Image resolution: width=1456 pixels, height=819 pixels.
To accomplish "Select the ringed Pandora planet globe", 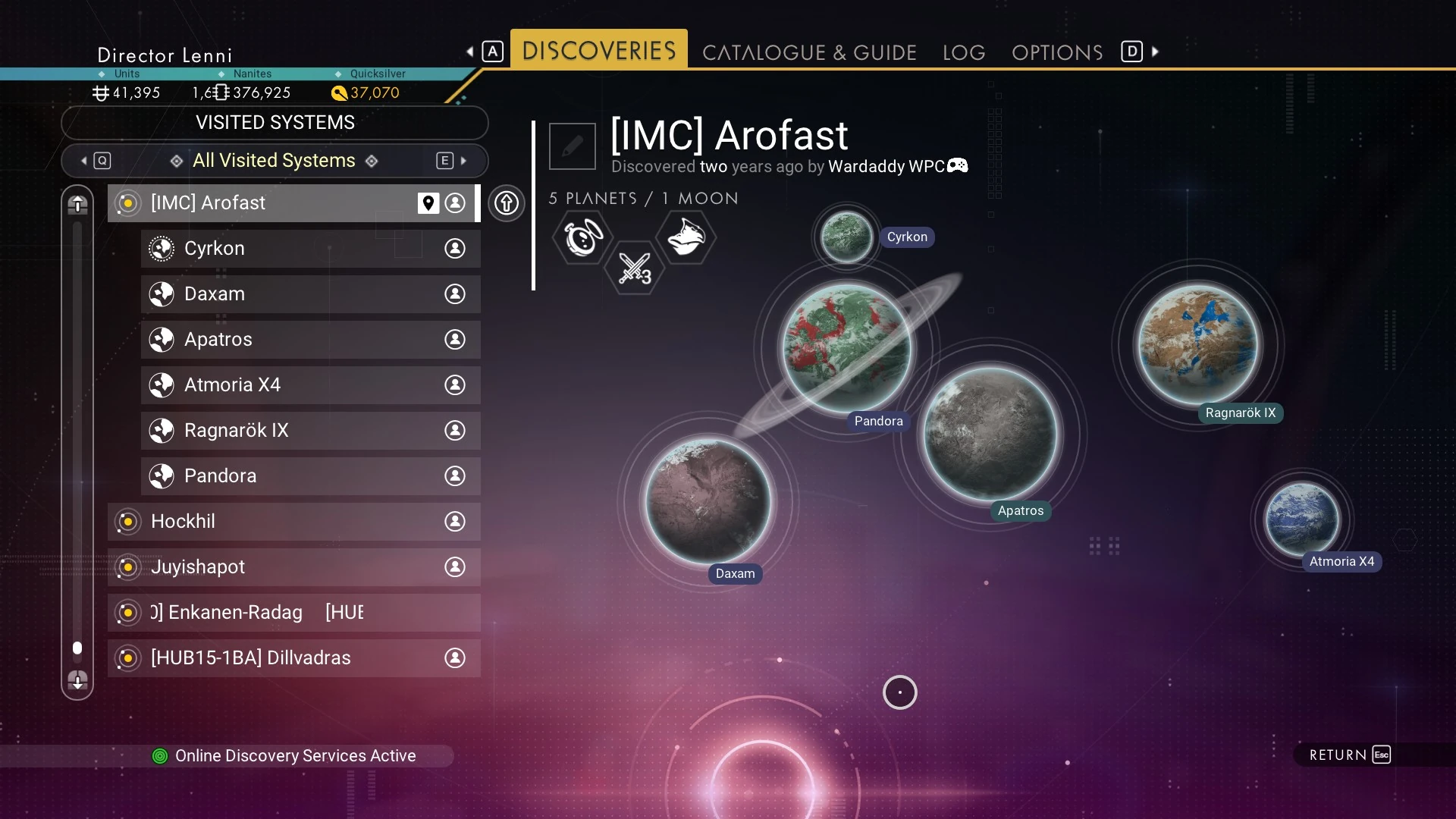I will (x=847, y=347).
